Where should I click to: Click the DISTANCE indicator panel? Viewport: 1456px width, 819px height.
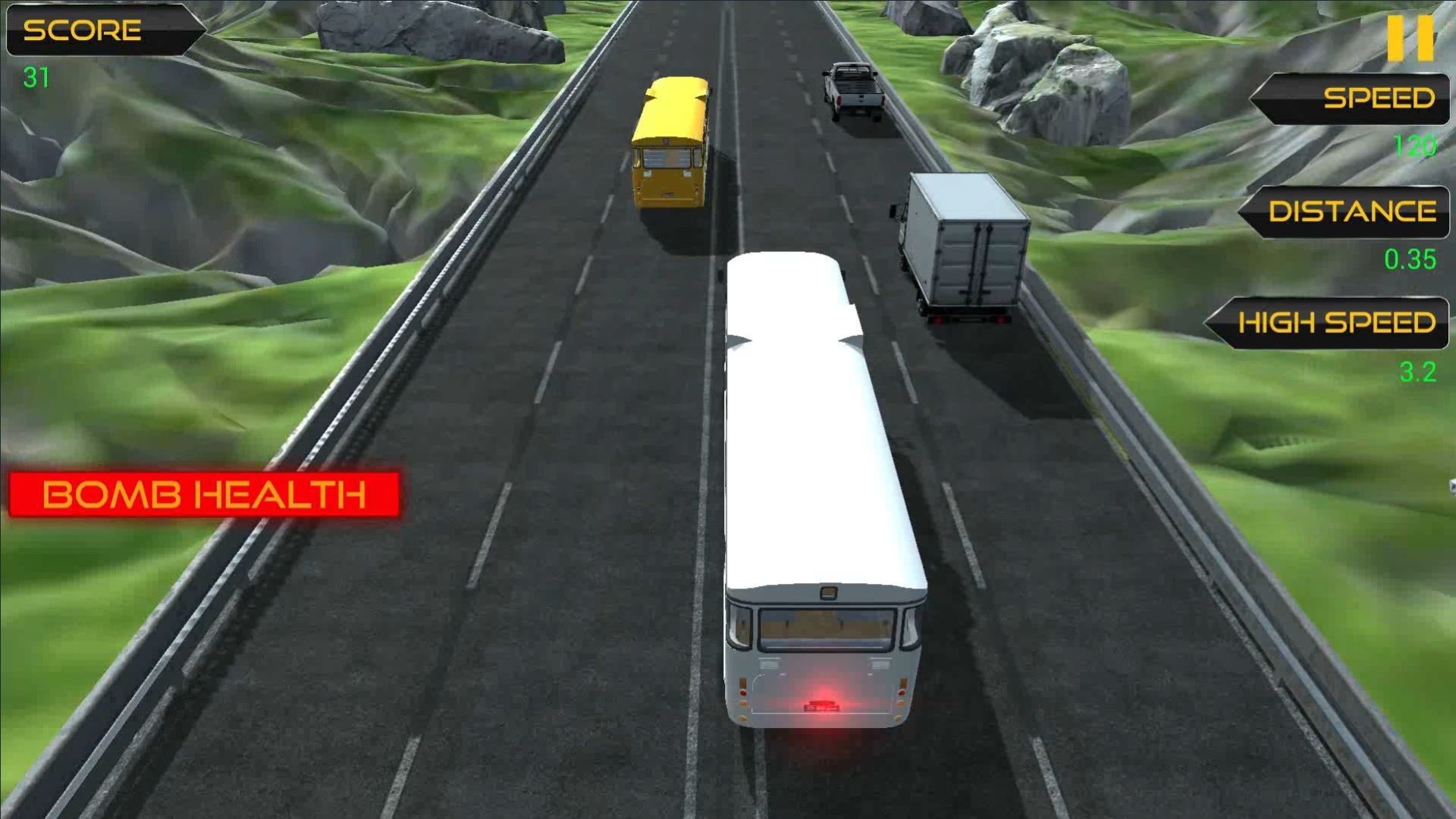pos(1346,214)
